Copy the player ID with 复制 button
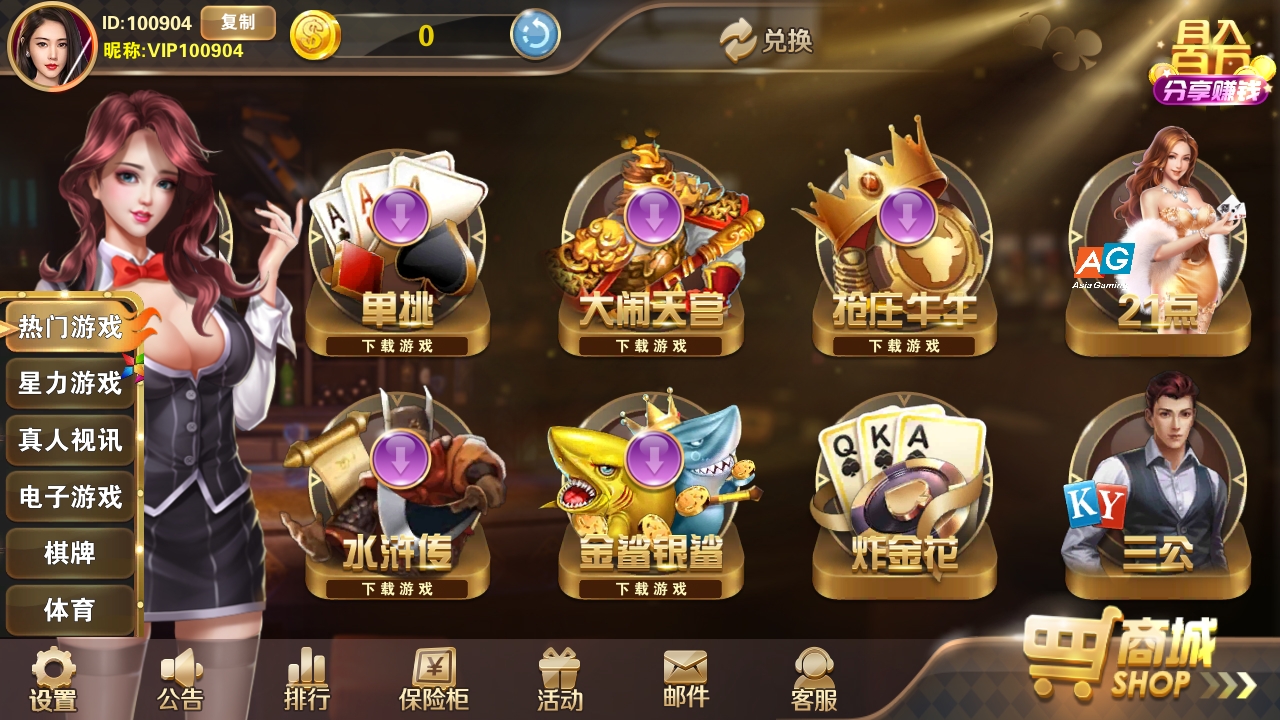This screenshot has width=1280, height=720. point(237,22)
